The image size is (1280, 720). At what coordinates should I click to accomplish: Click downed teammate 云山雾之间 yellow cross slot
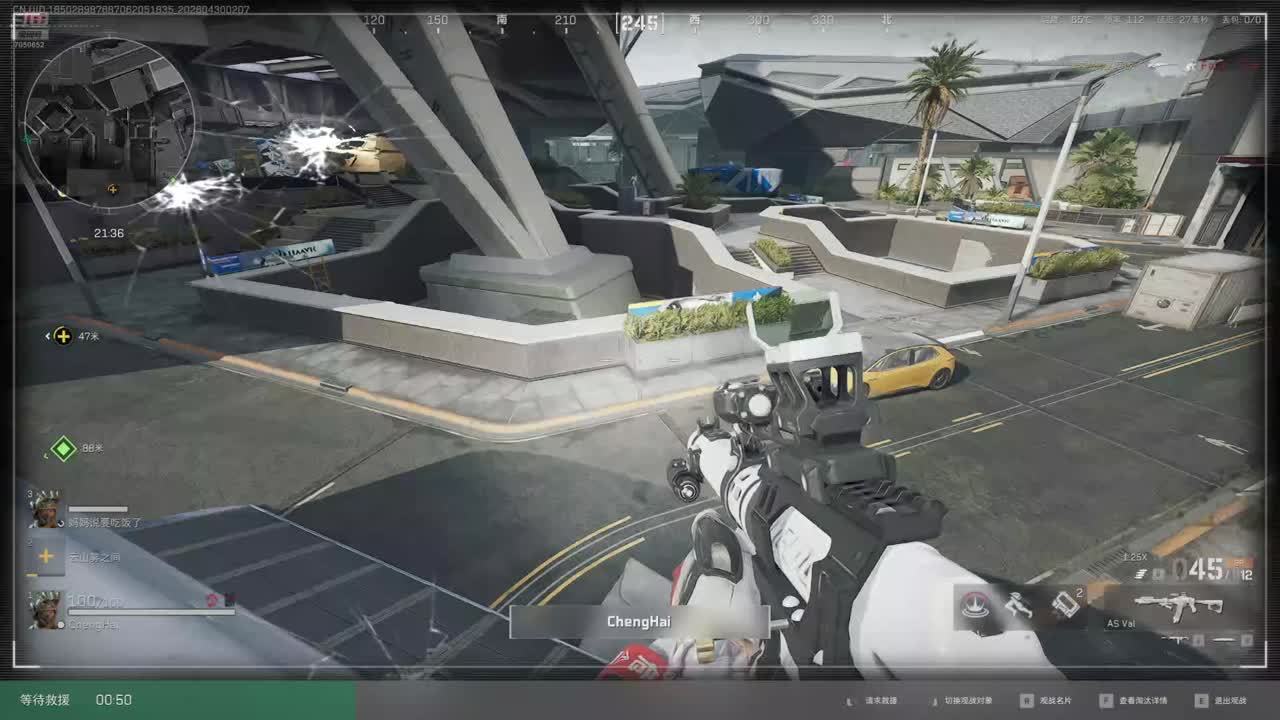click(x=46, y=557)
